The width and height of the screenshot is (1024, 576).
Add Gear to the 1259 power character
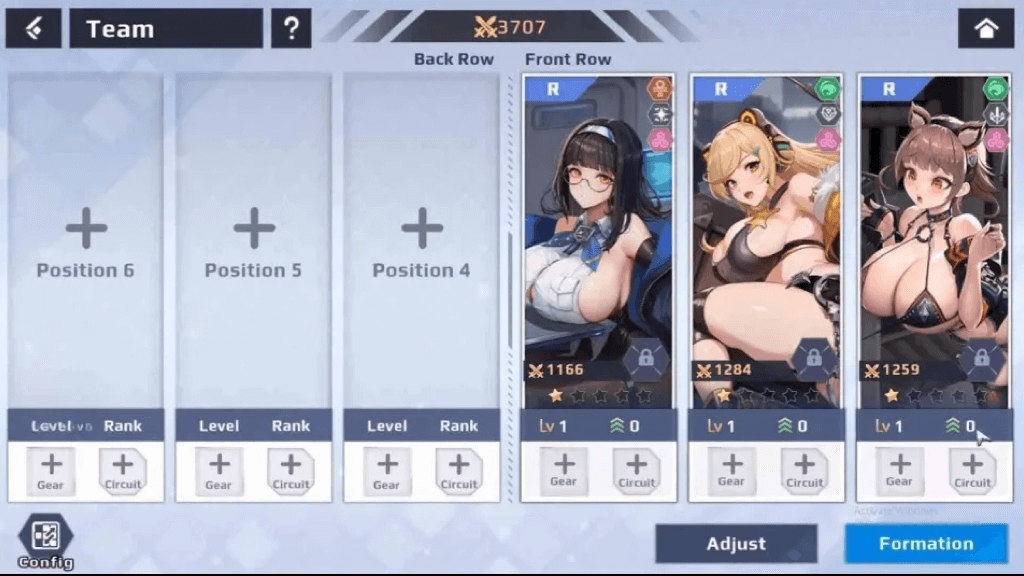(899, 470)
